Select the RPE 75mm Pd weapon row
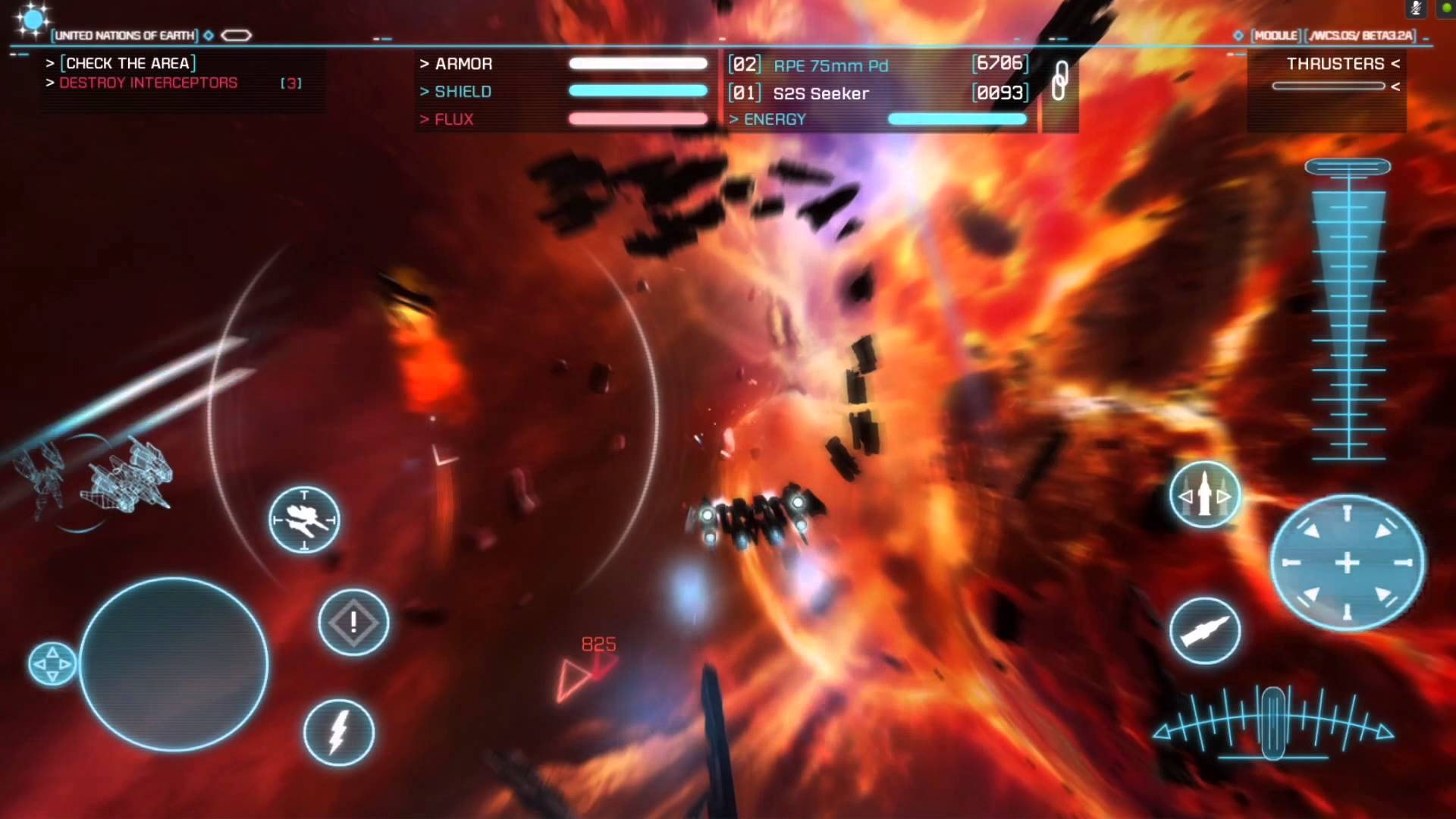 click(878, 65)
